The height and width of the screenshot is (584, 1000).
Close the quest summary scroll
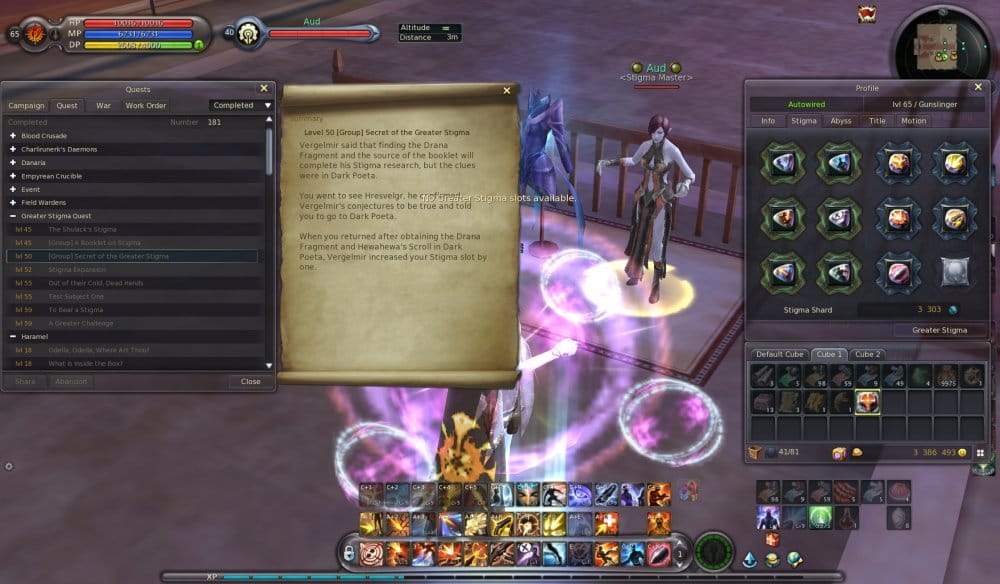(507, 91)
